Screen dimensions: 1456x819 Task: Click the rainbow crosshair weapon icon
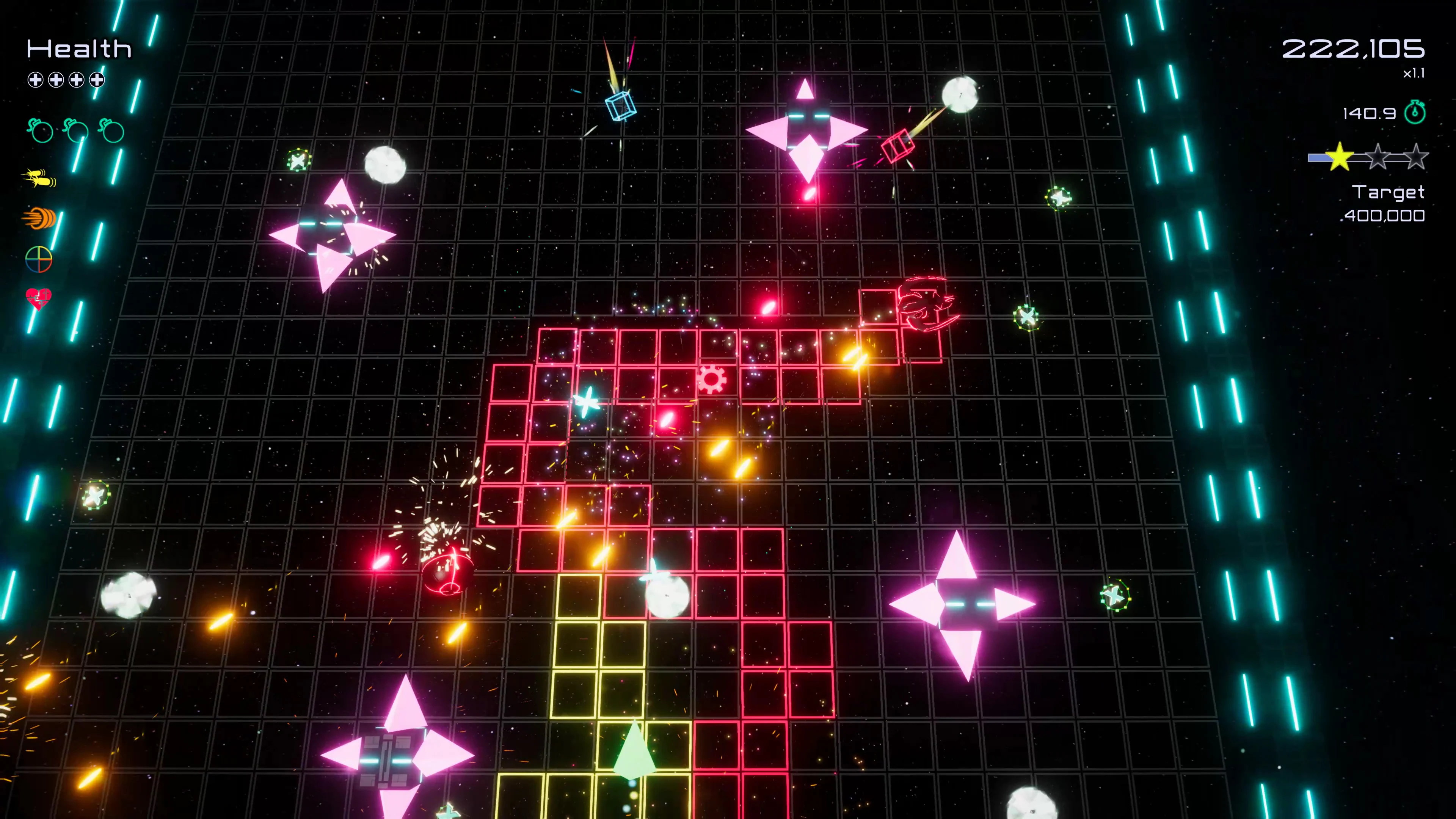[39, 259]
